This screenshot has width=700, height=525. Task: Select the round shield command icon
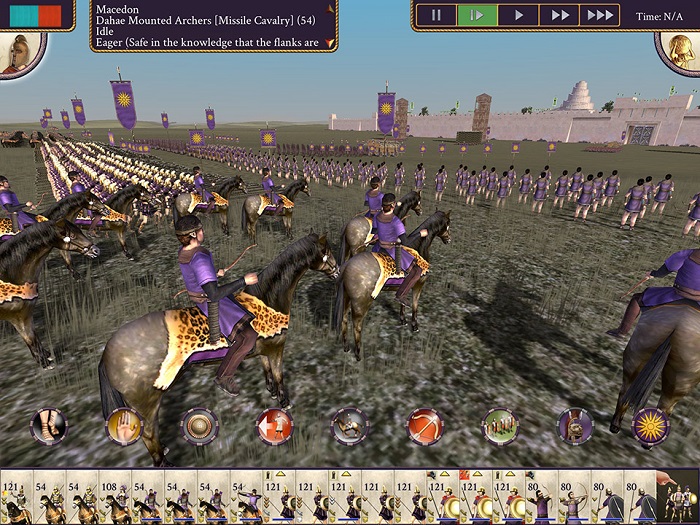(200, 426)
